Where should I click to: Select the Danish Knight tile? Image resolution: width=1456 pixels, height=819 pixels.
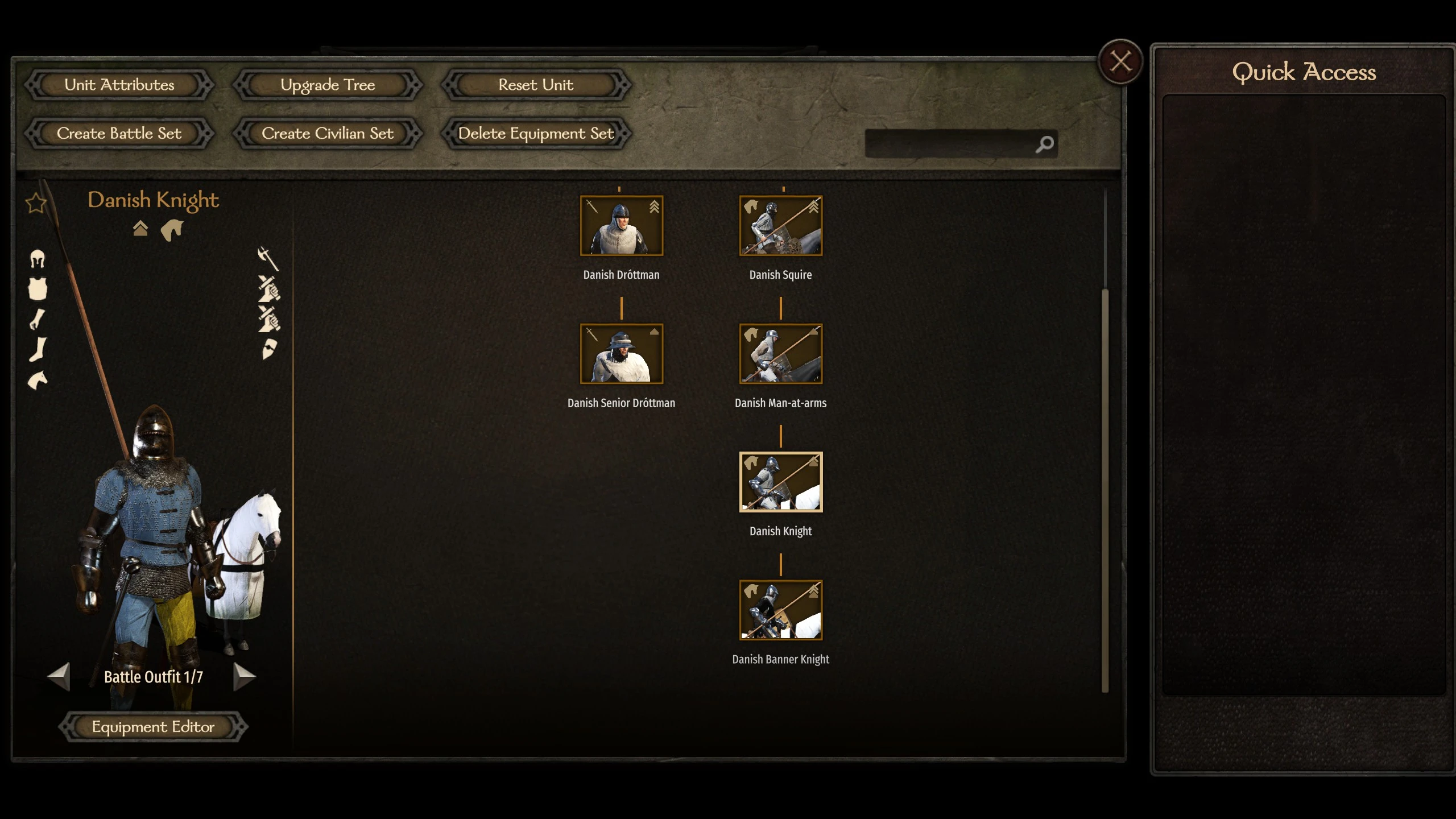780,482
